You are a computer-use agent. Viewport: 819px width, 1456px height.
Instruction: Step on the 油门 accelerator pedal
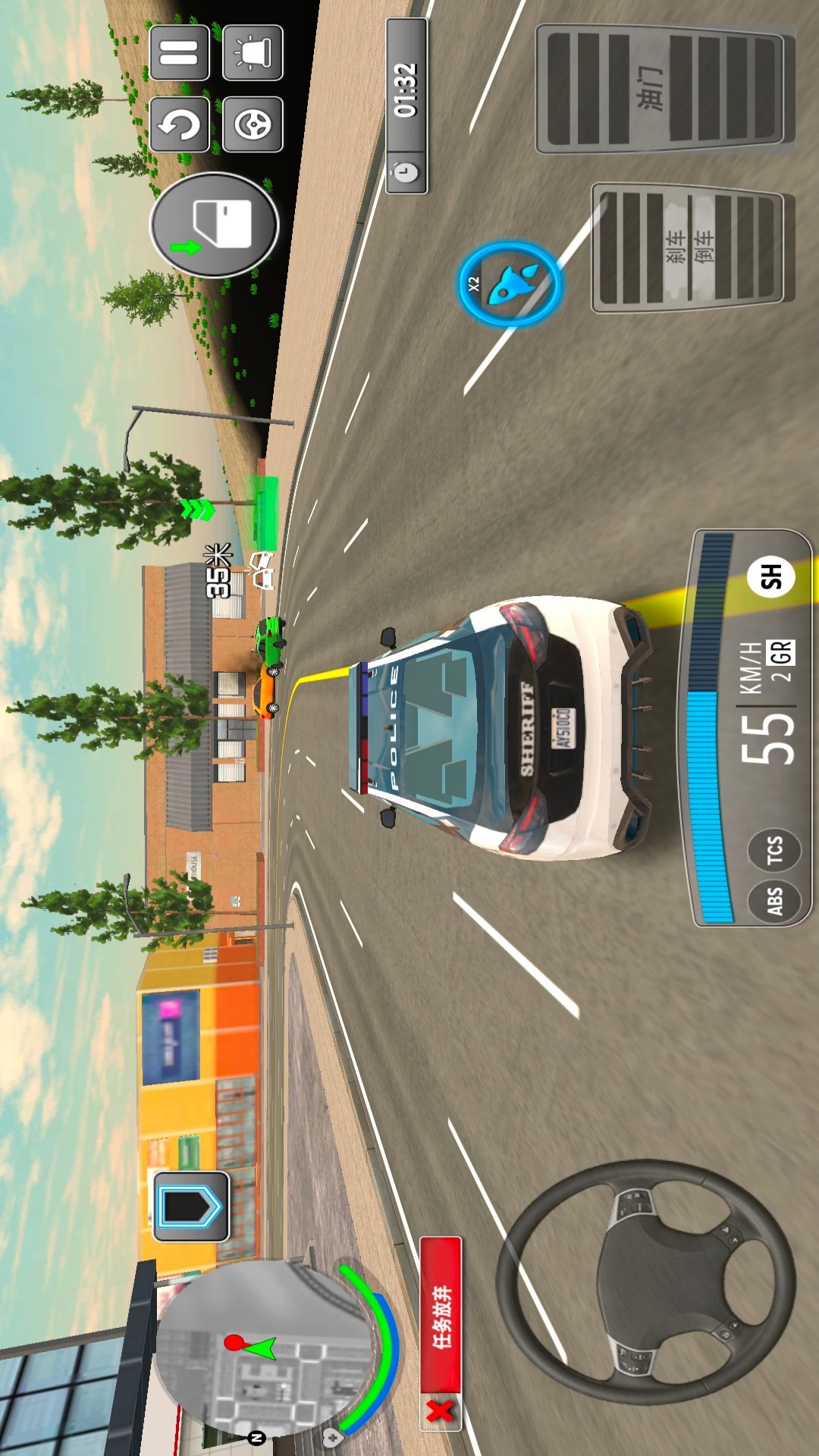(x=665, y=89)
